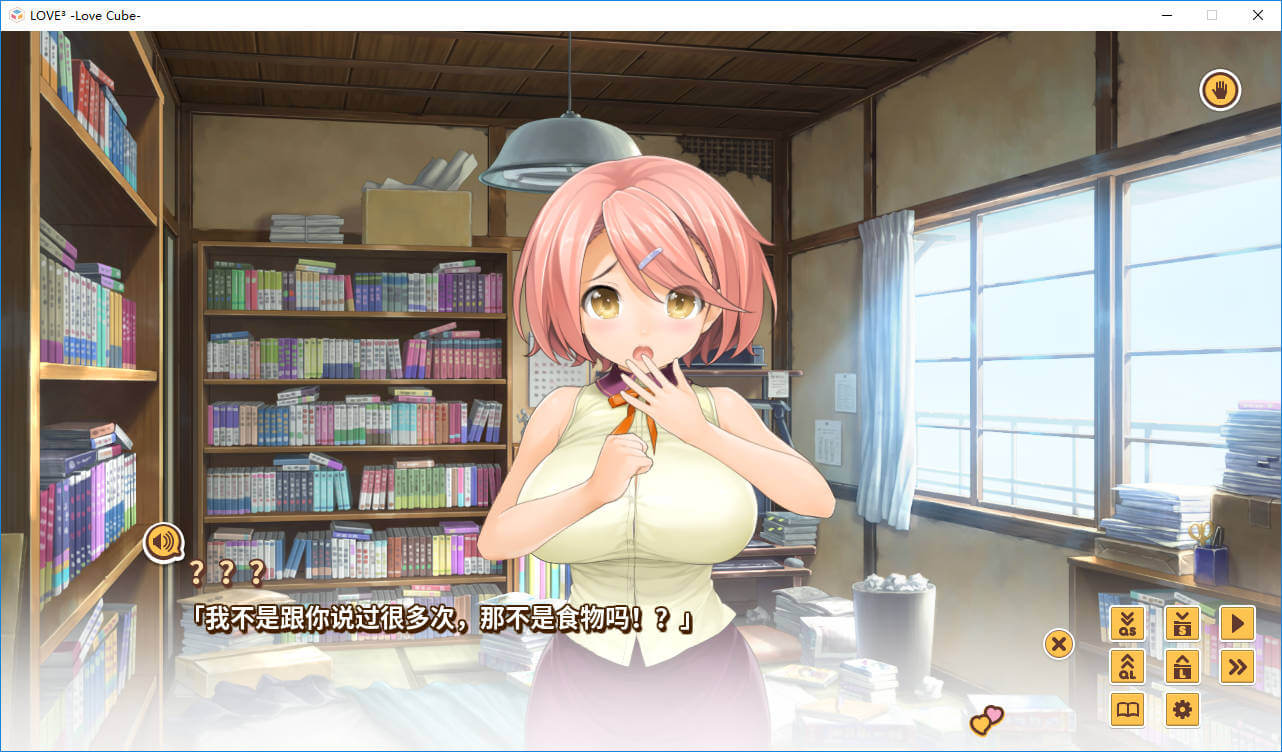This screenshot has width=1282, height=752.
Task: Open the backlog book icon
Action: coord(1128,710)
